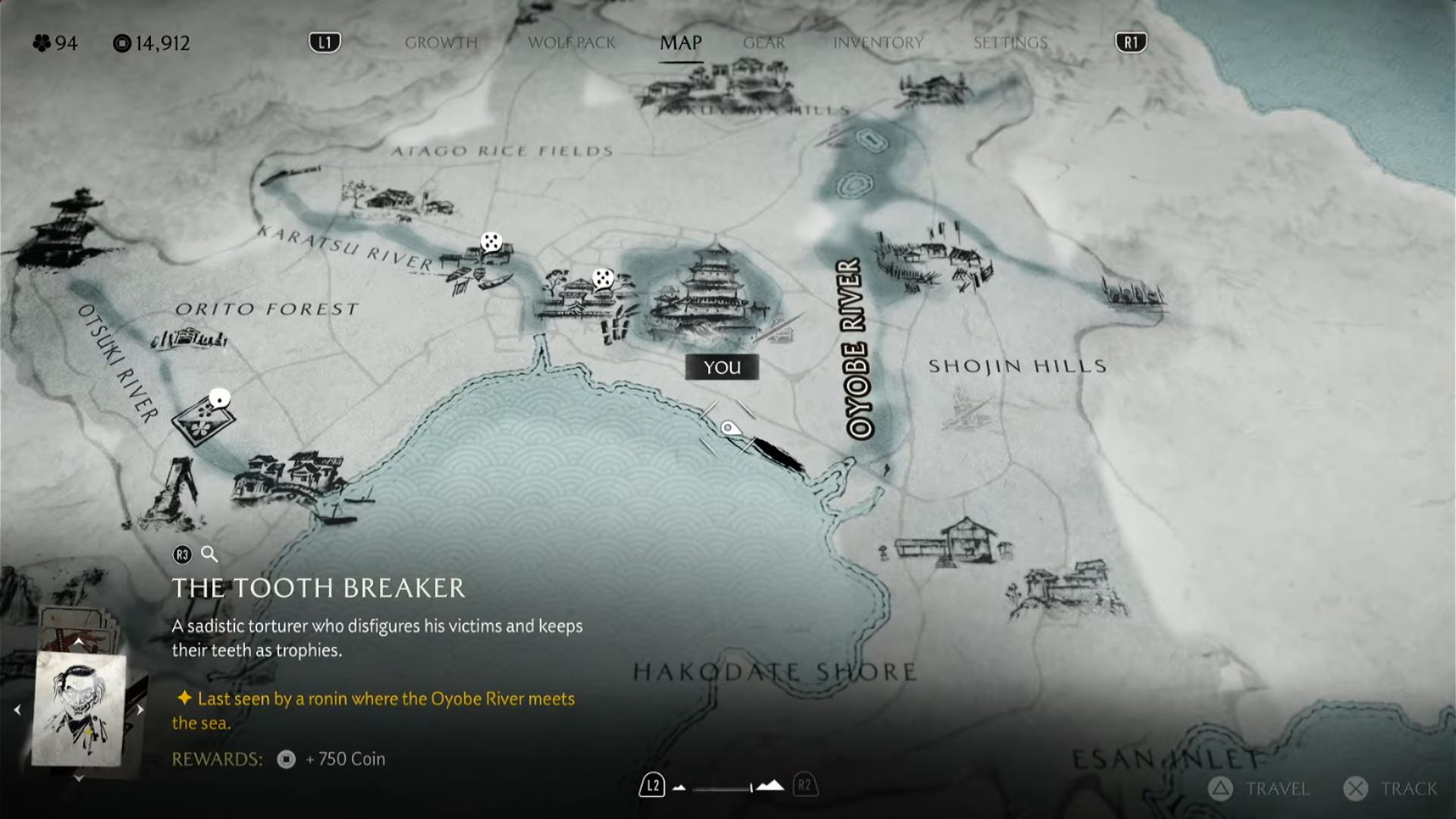Select the dice marker west of the castle
The width and height of the screenshot is (1456, 819).
point(603,278)
